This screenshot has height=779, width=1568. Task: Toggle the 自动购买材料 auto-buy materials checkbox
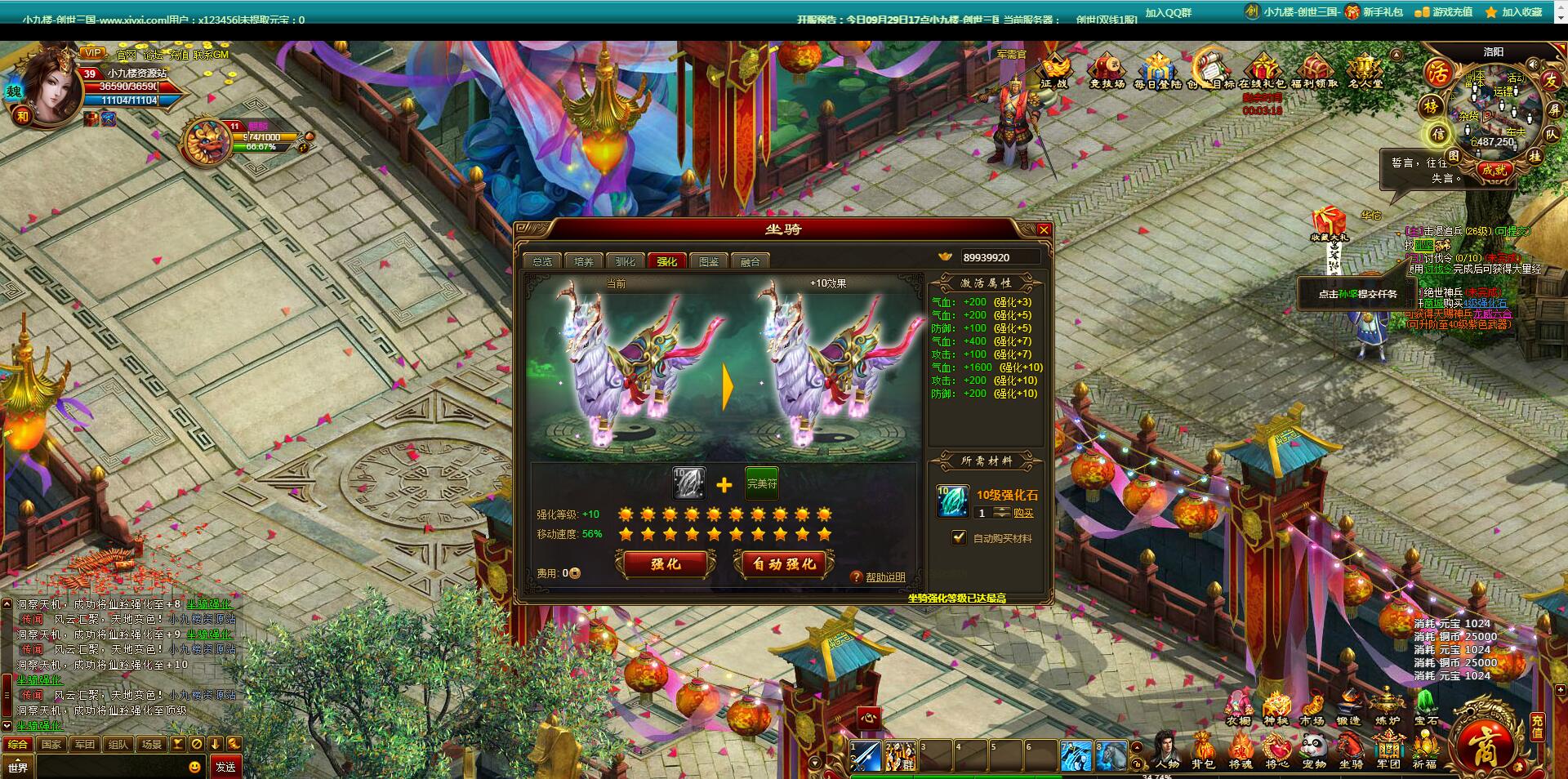click(x=958, y=537)
